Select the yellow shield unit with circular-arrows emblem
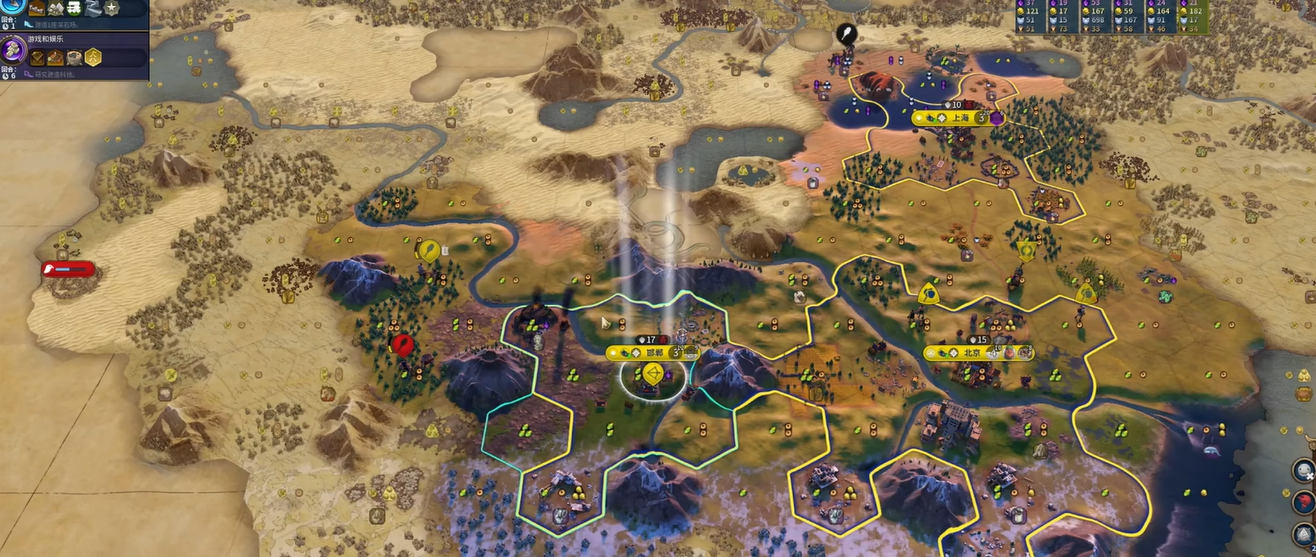Screen dimensions: 1316x557 1026,250
